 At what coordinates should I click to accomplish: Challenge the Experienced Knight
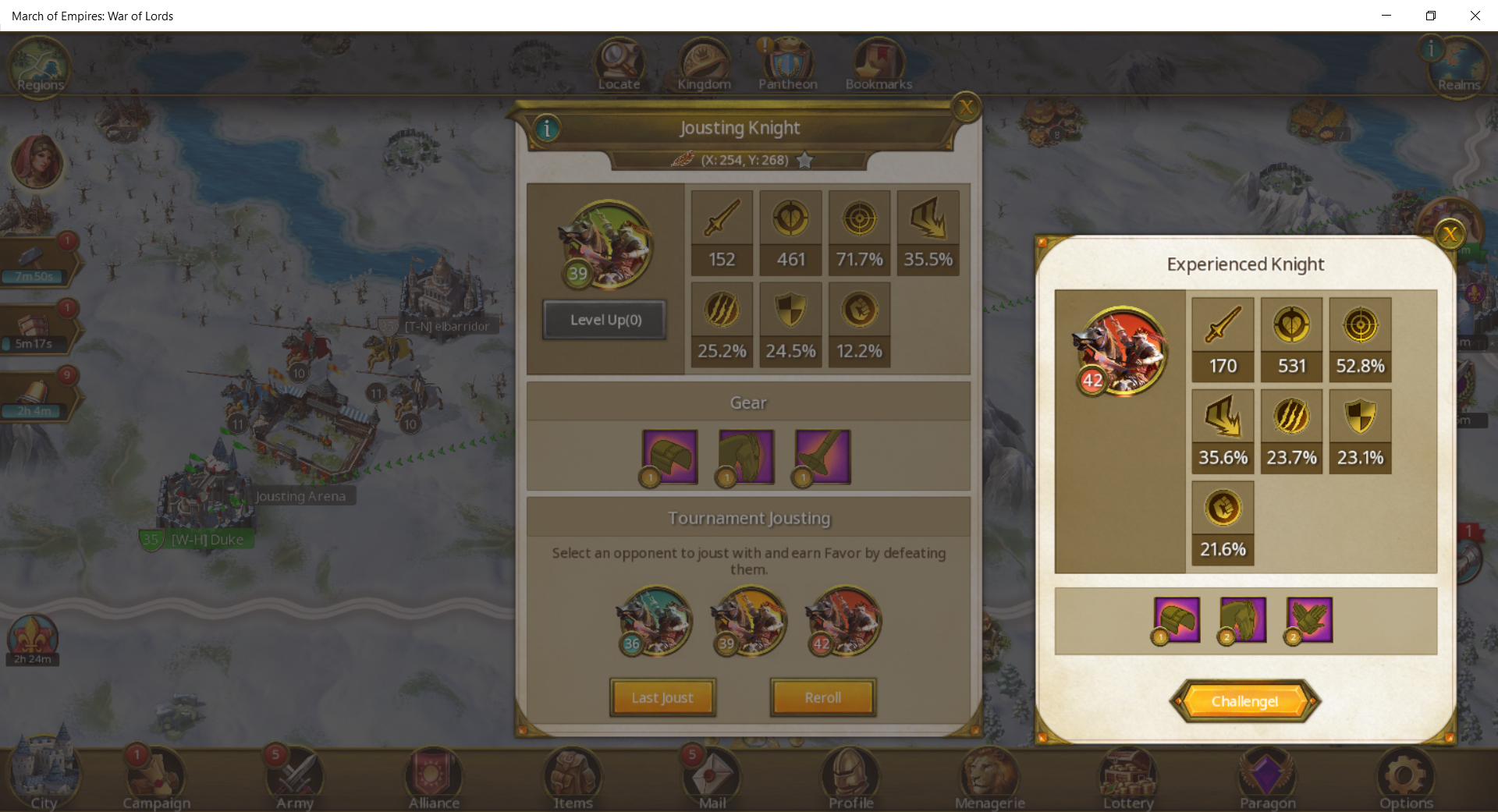pyautogui.click(x=1244, y=701)
